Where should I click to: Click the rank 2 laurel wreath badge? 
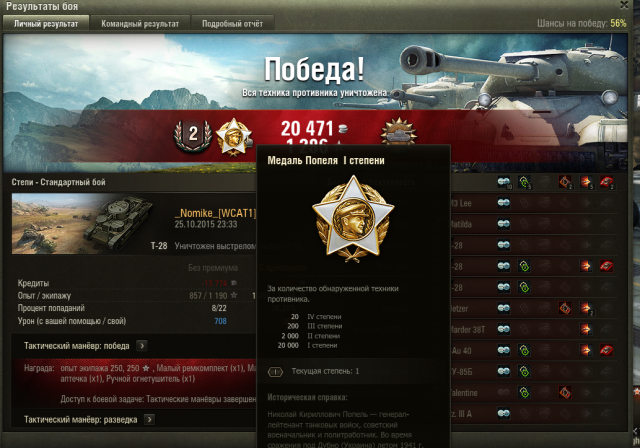click(192, 134)
